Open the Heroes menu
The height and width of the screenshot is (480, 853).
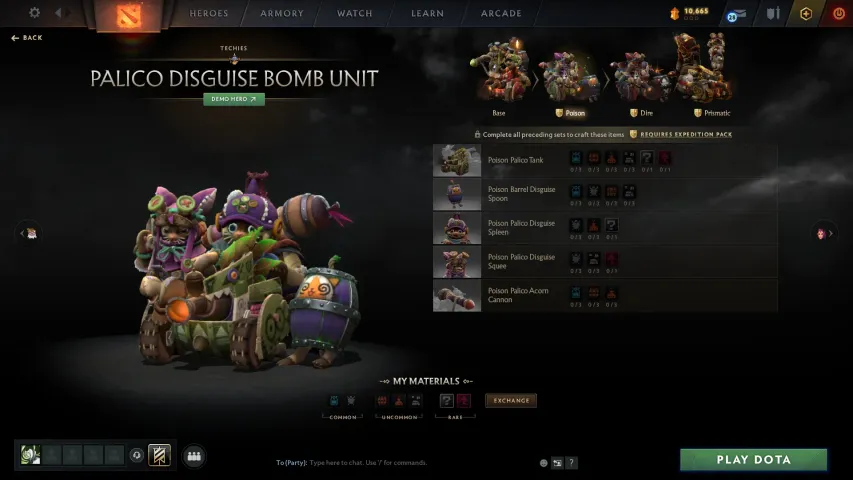pos(209,14)
